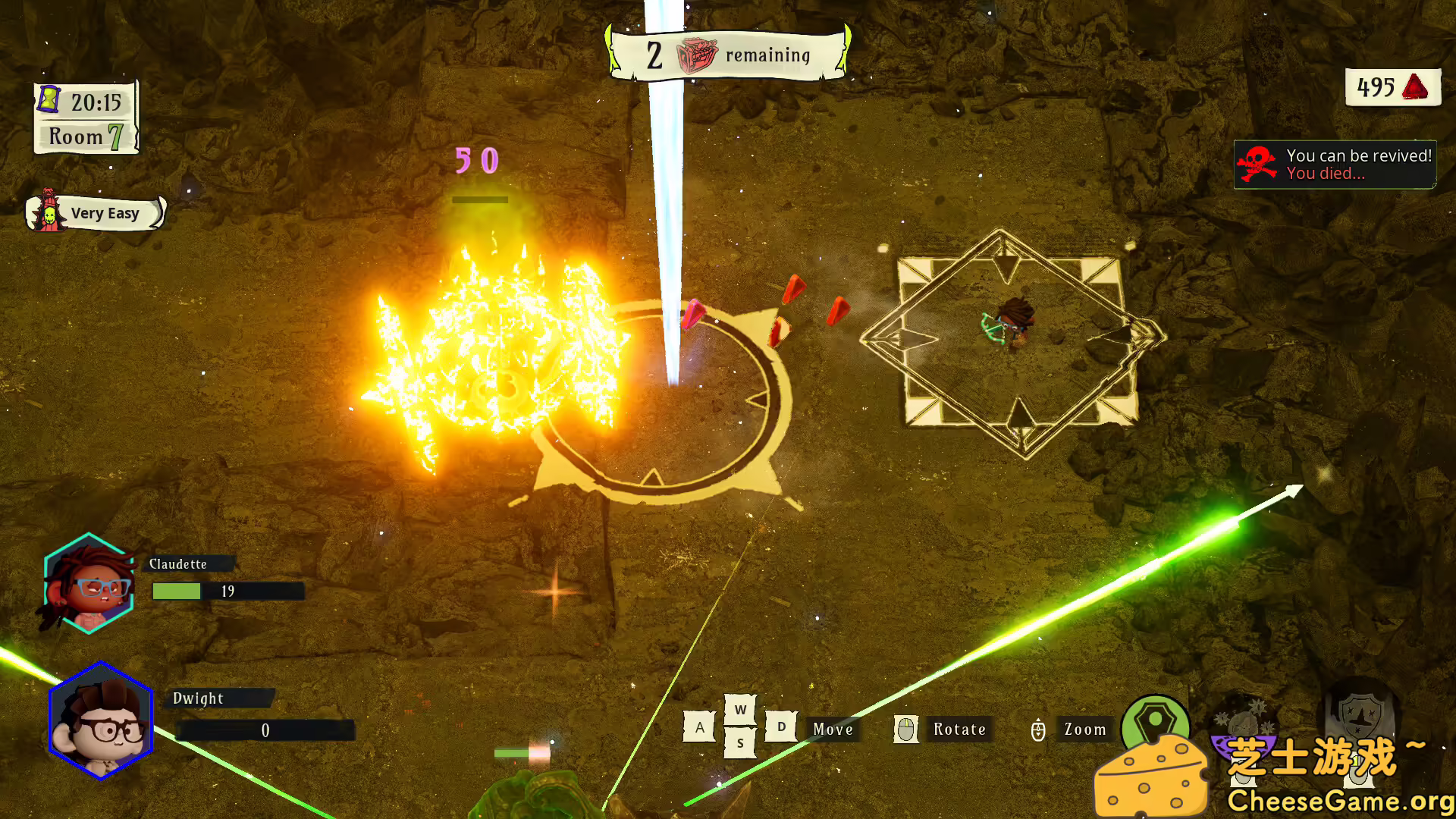Open the revive notification panel

click(1335, 165)
